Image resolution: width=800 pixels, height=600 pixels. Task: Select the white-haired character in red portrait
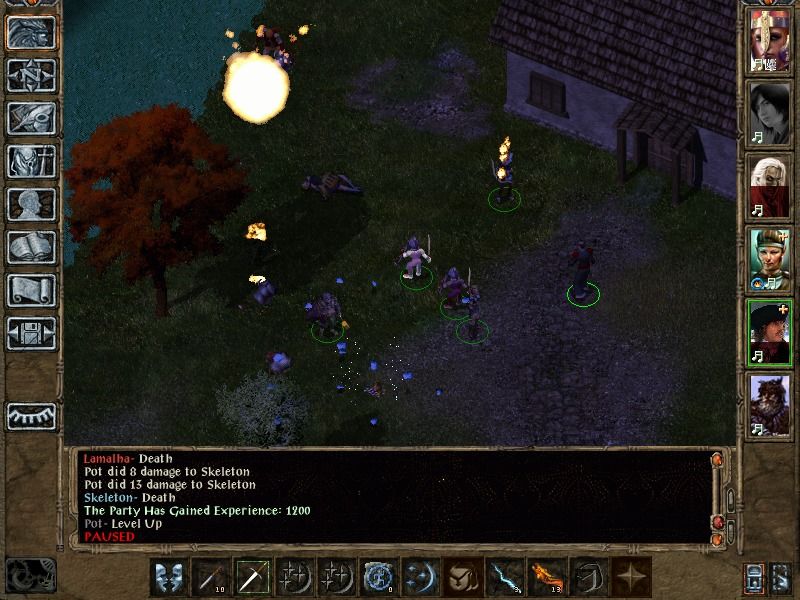770,185
